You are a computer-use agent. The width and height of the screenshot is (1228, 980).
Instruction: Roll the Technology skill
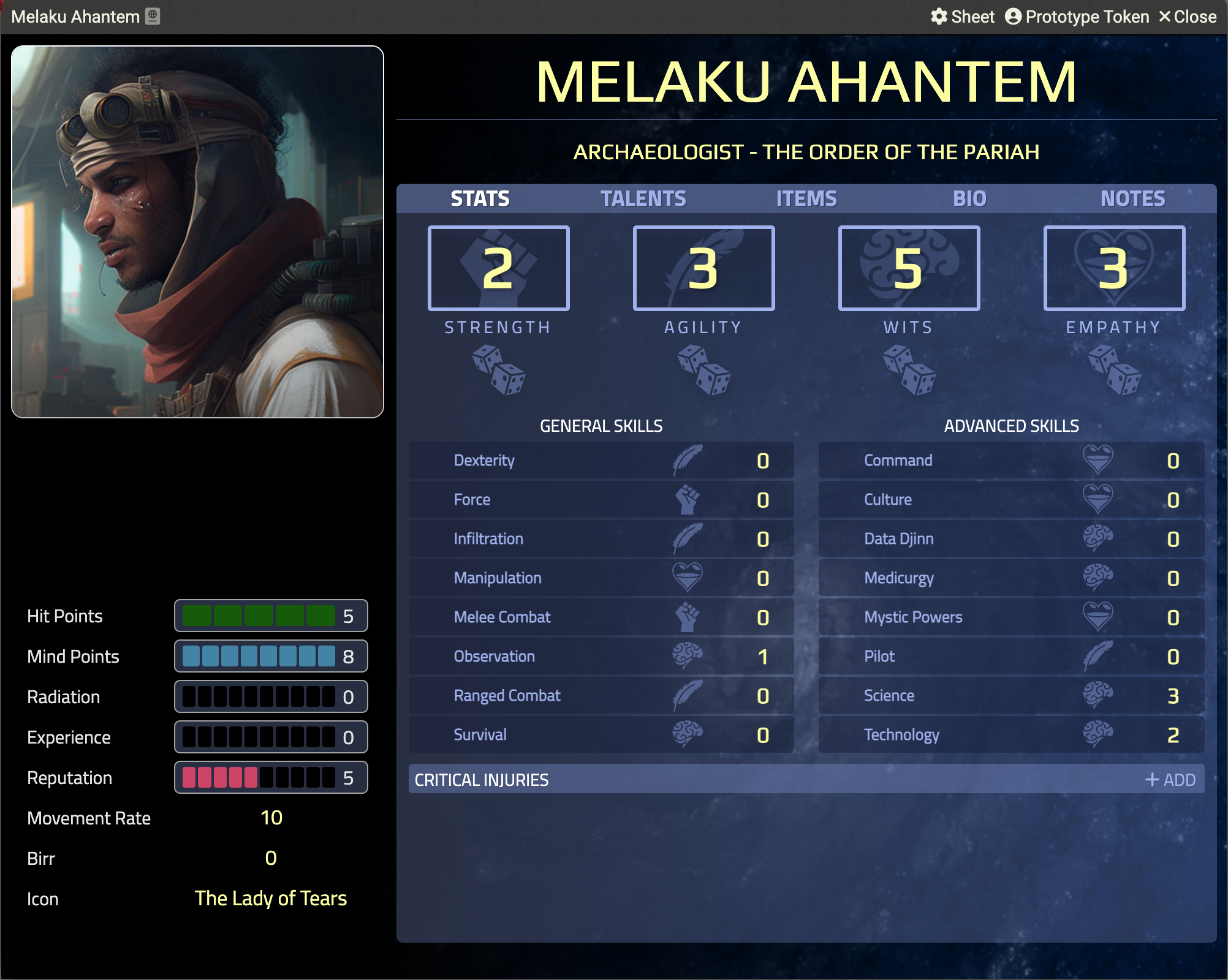[x=901, y=735]
